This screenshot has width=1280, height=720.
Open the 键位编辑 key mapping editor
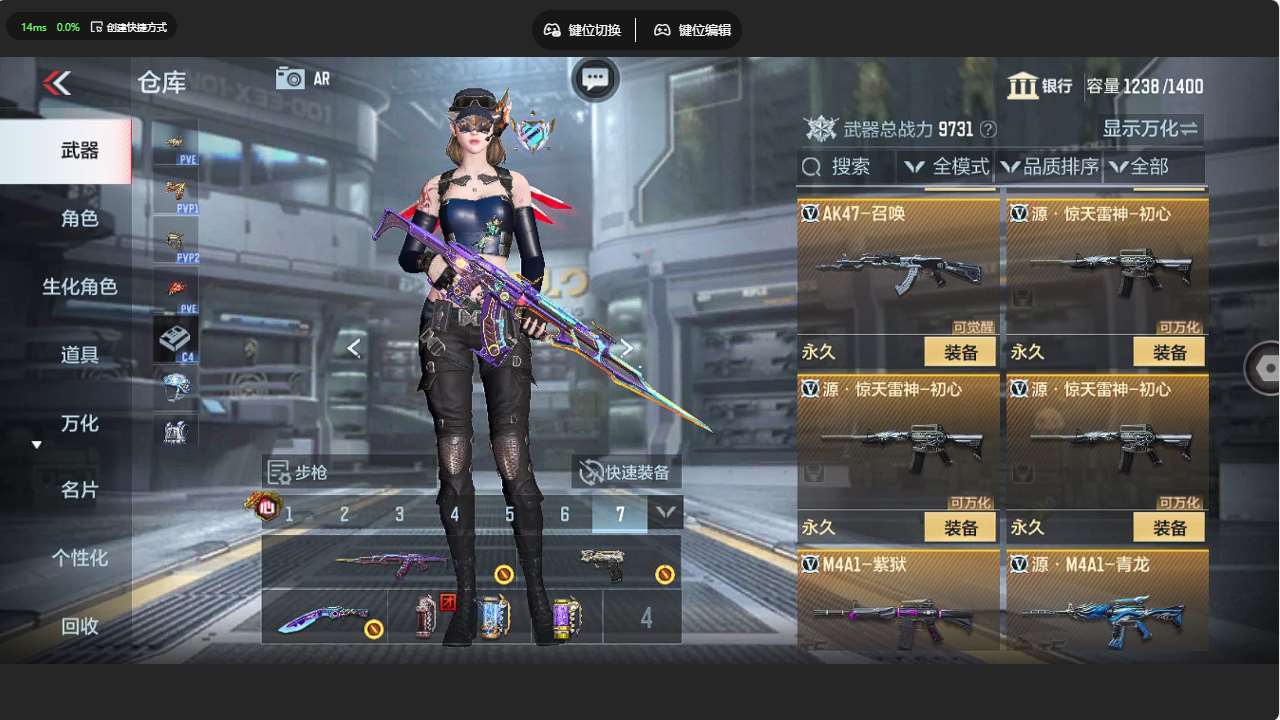click(692, 30)
